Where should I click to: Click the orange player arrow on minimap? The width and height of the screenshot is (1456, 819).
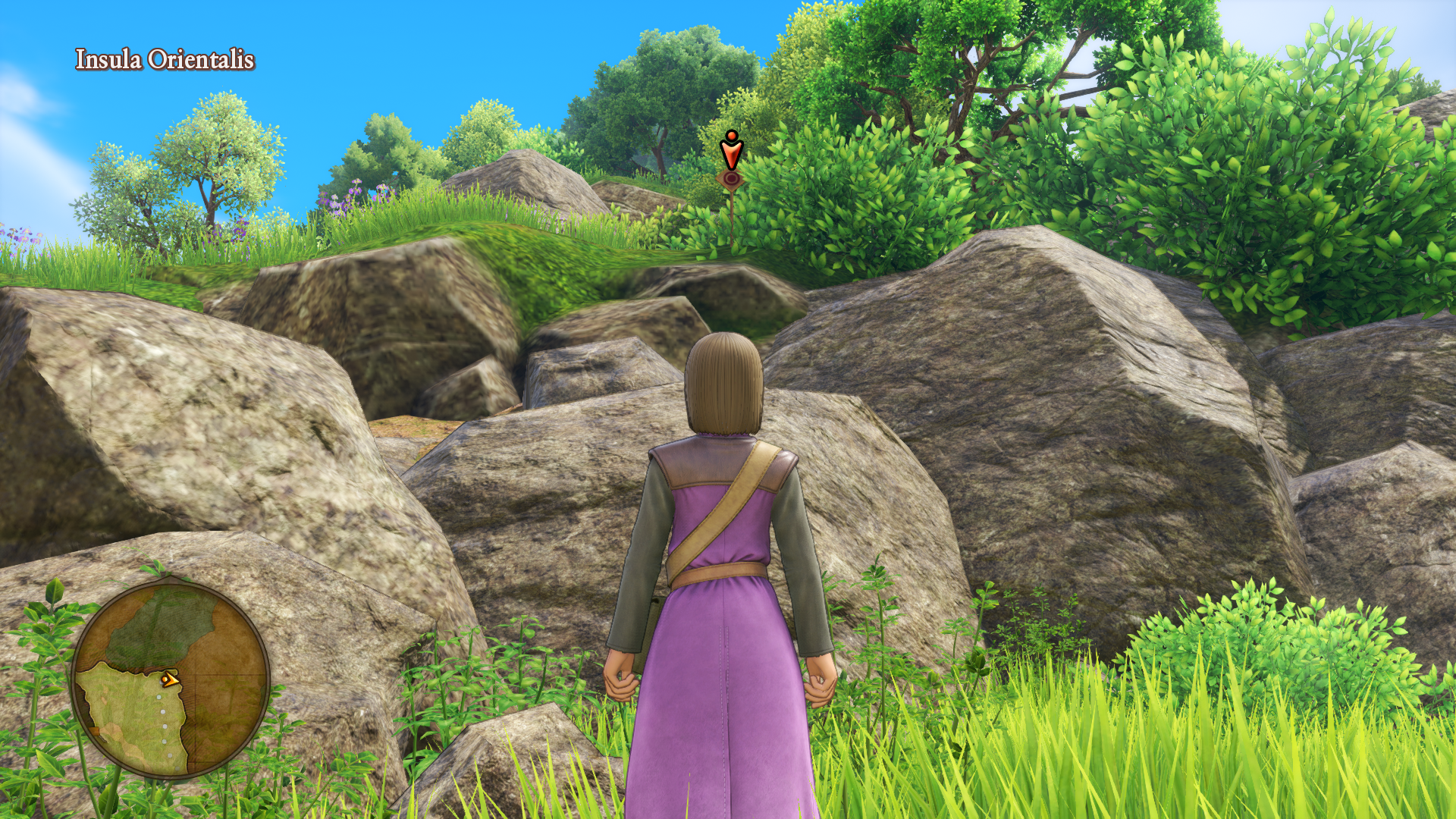click(x=171, y=679)
